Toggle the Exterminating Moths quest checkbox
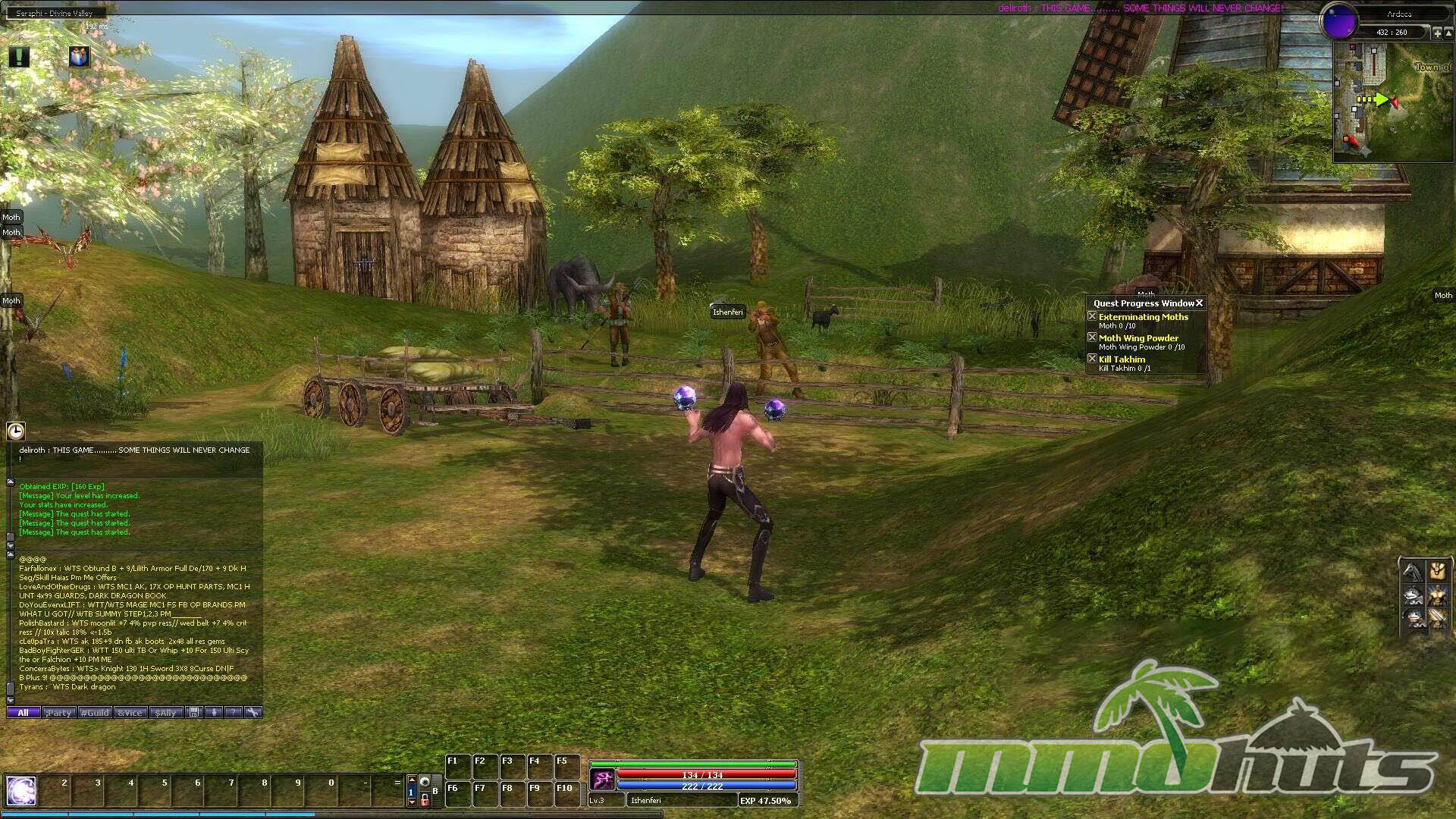This screenshot has height=819, width=1456. [1092, 316]
